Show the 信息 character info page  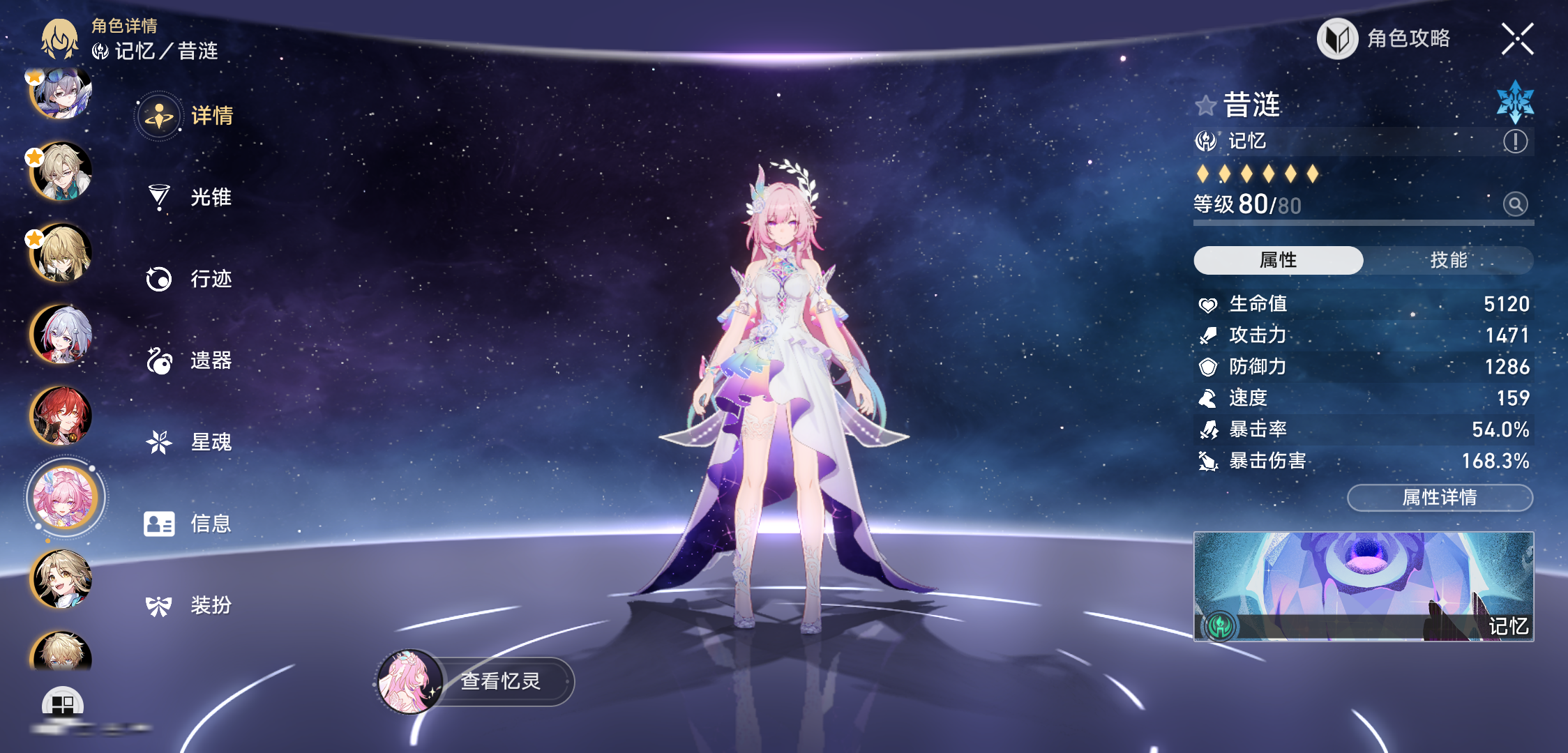pyautogui.click(x=188, y=524)
